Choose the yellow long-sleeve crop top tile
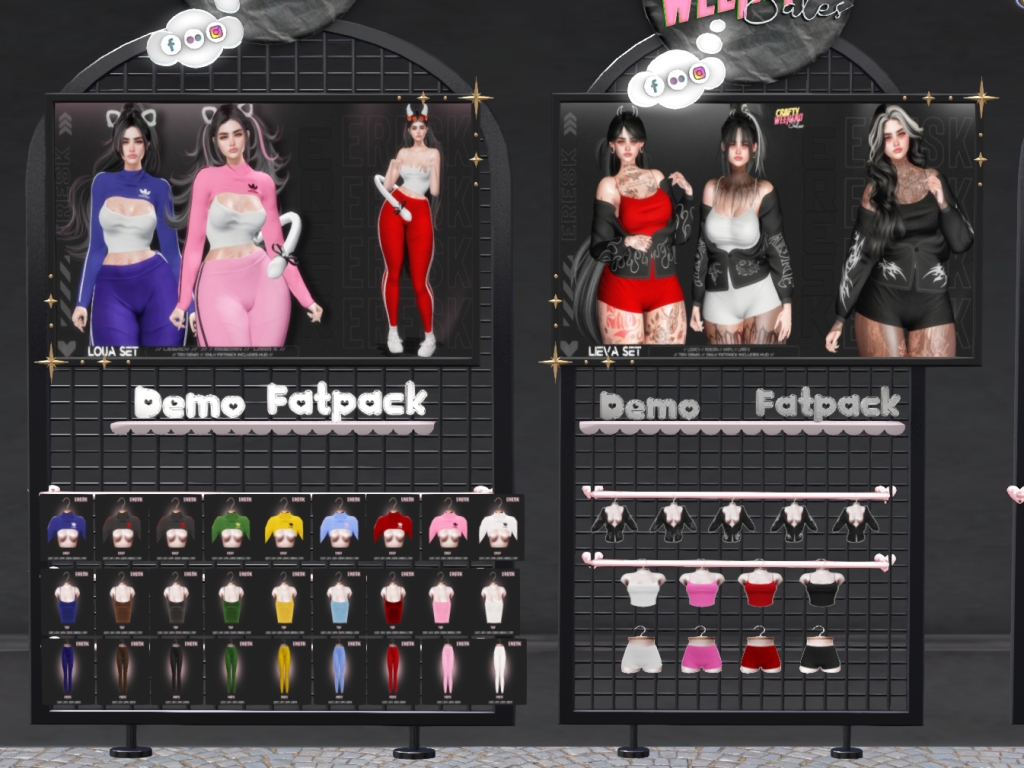1024x768 pixels. 284,528
